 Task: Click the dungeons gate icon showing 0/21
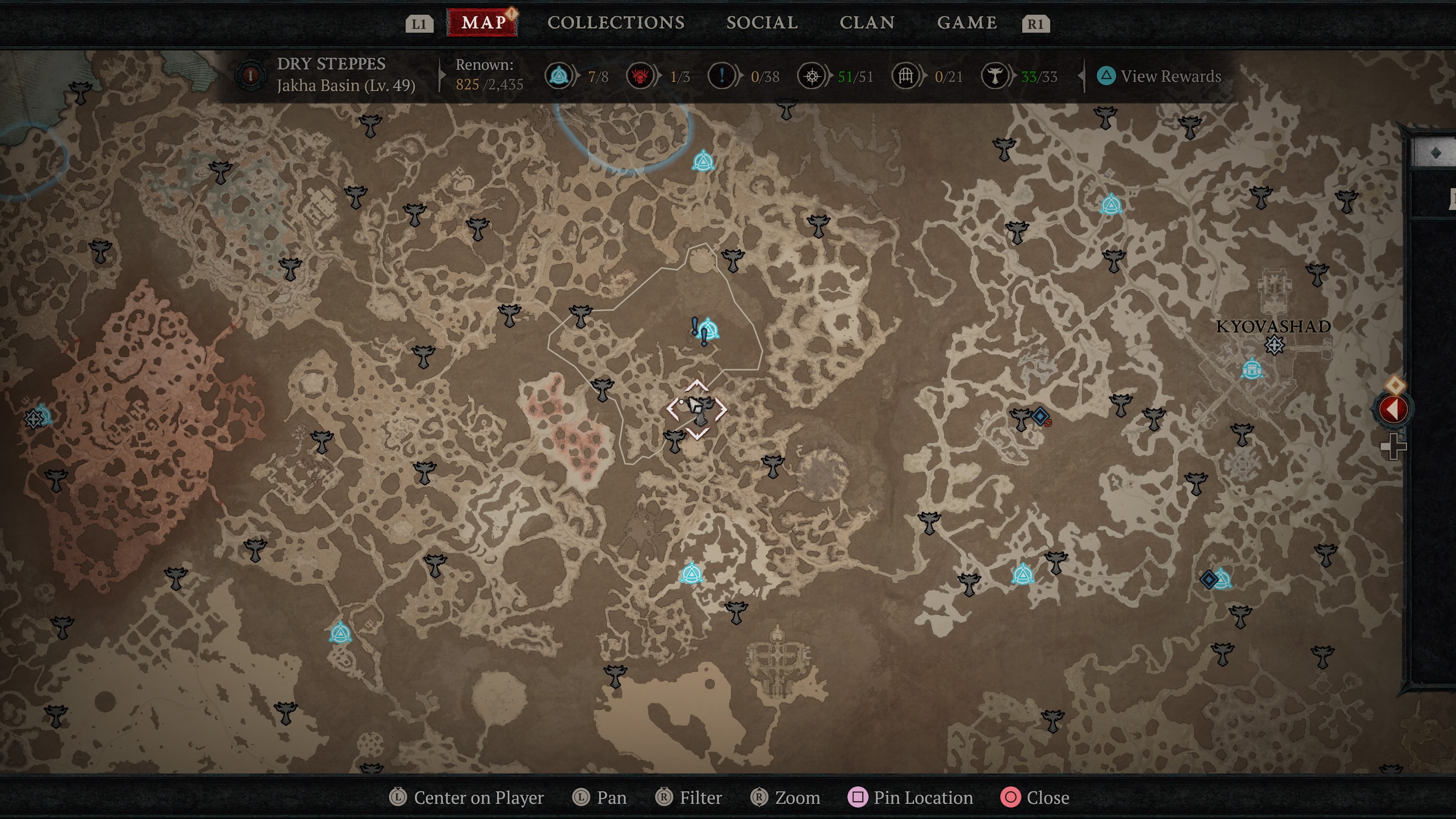(x=906, y=76)
